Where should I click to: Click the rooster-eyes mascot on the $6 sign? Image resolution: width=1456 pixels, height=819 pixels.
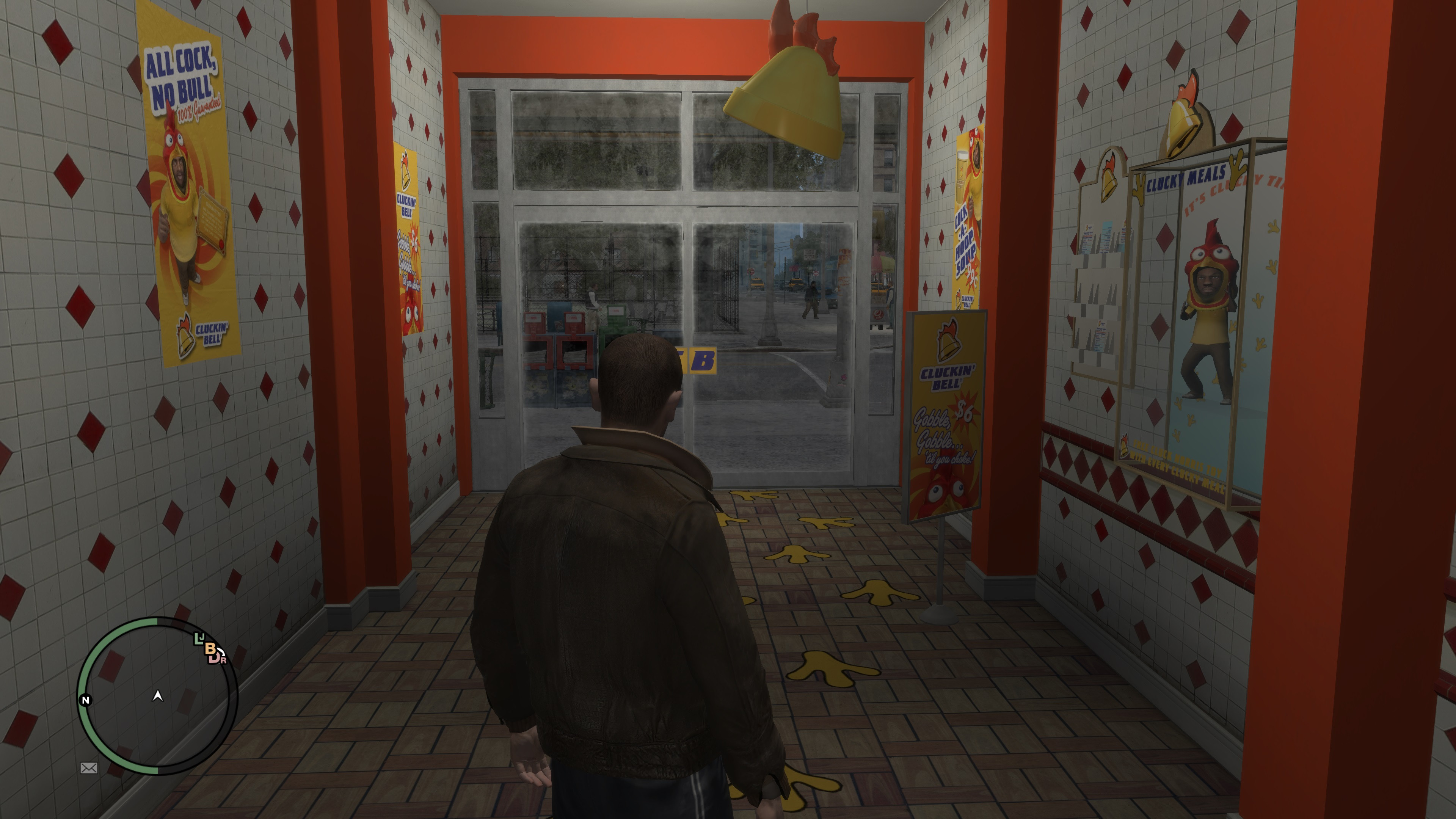947,489
